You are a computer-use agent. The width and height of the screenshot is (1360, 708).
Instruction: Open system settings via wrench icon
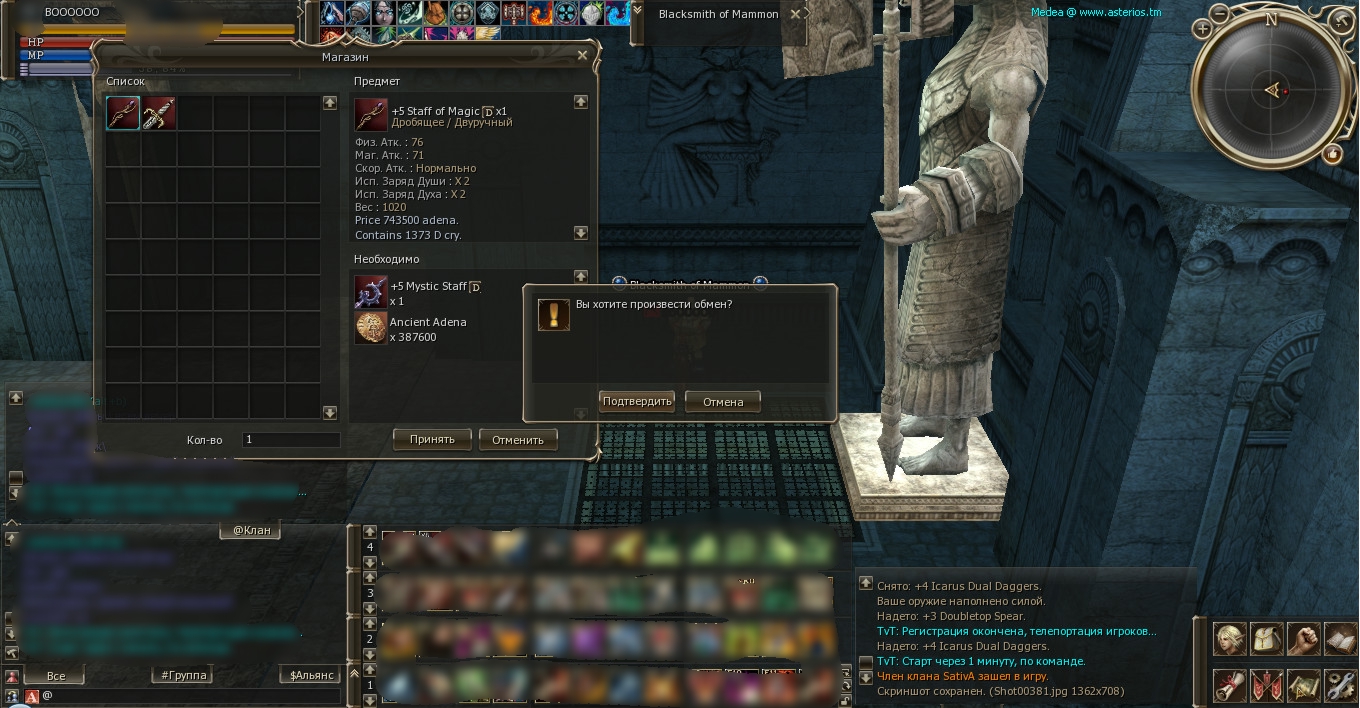coord(1340,686)
